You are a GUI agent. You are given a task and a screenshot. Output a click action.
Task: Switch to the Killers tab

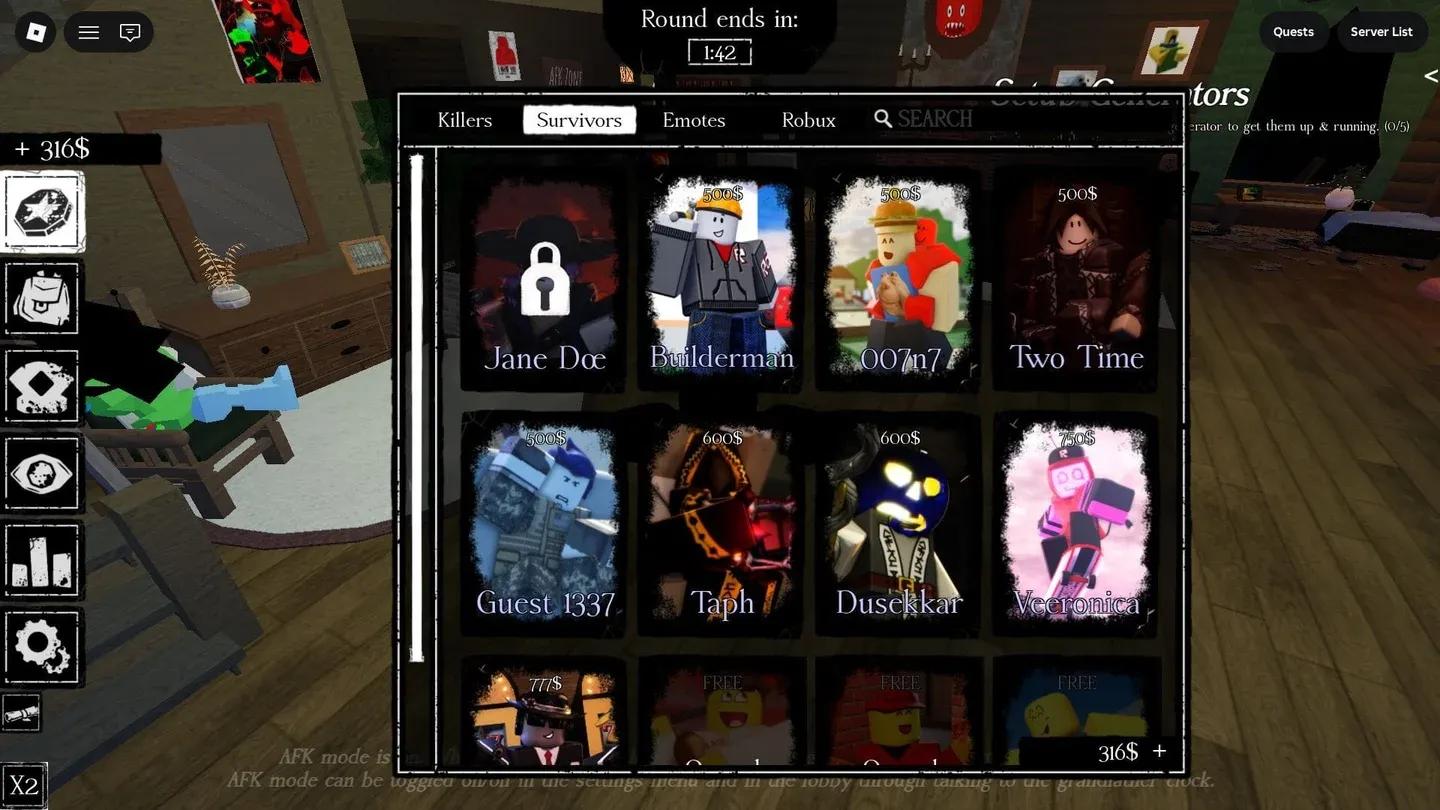coord(463,120)
